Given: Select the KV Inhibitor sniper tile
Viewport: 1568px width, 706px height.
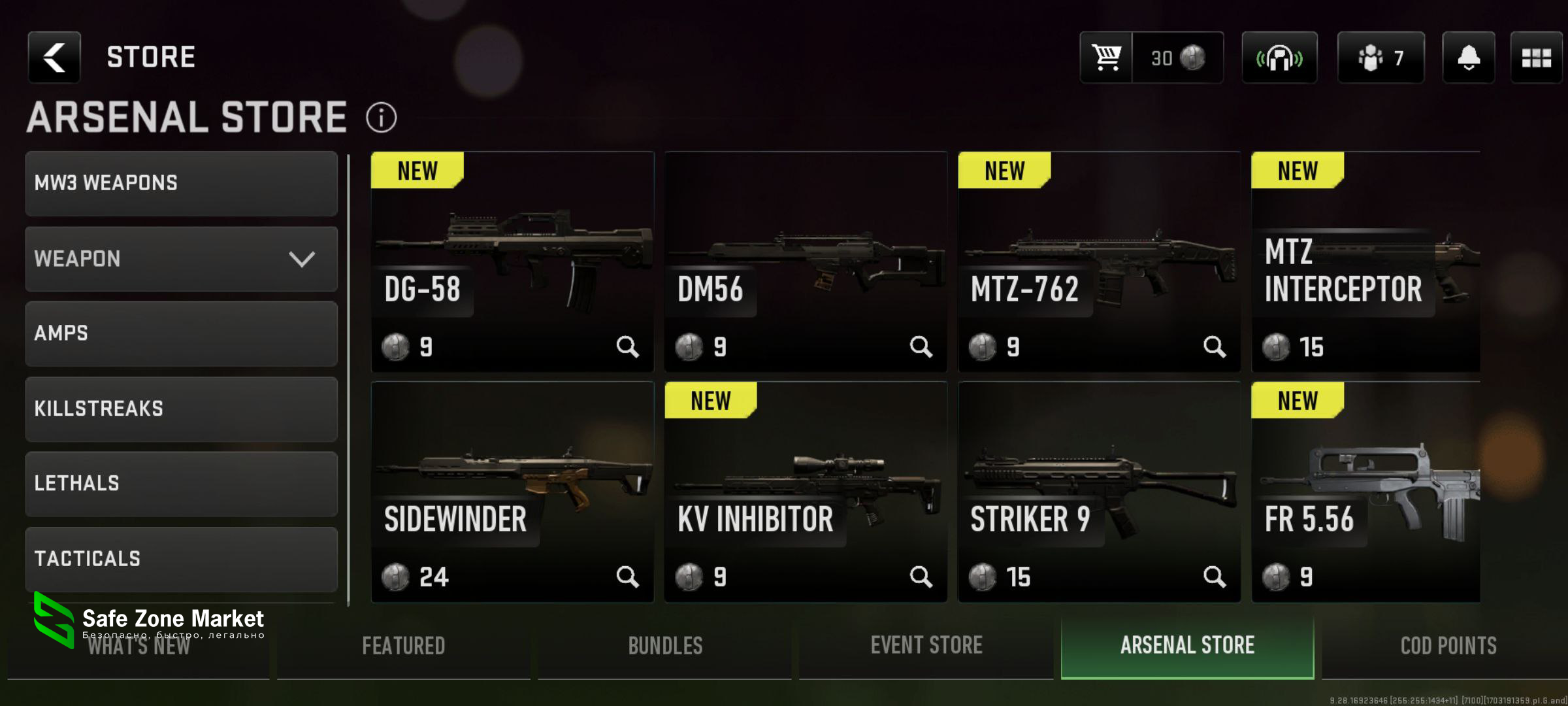Looking at the screenshot, I should pyautogui.click(x=805, y=492).
